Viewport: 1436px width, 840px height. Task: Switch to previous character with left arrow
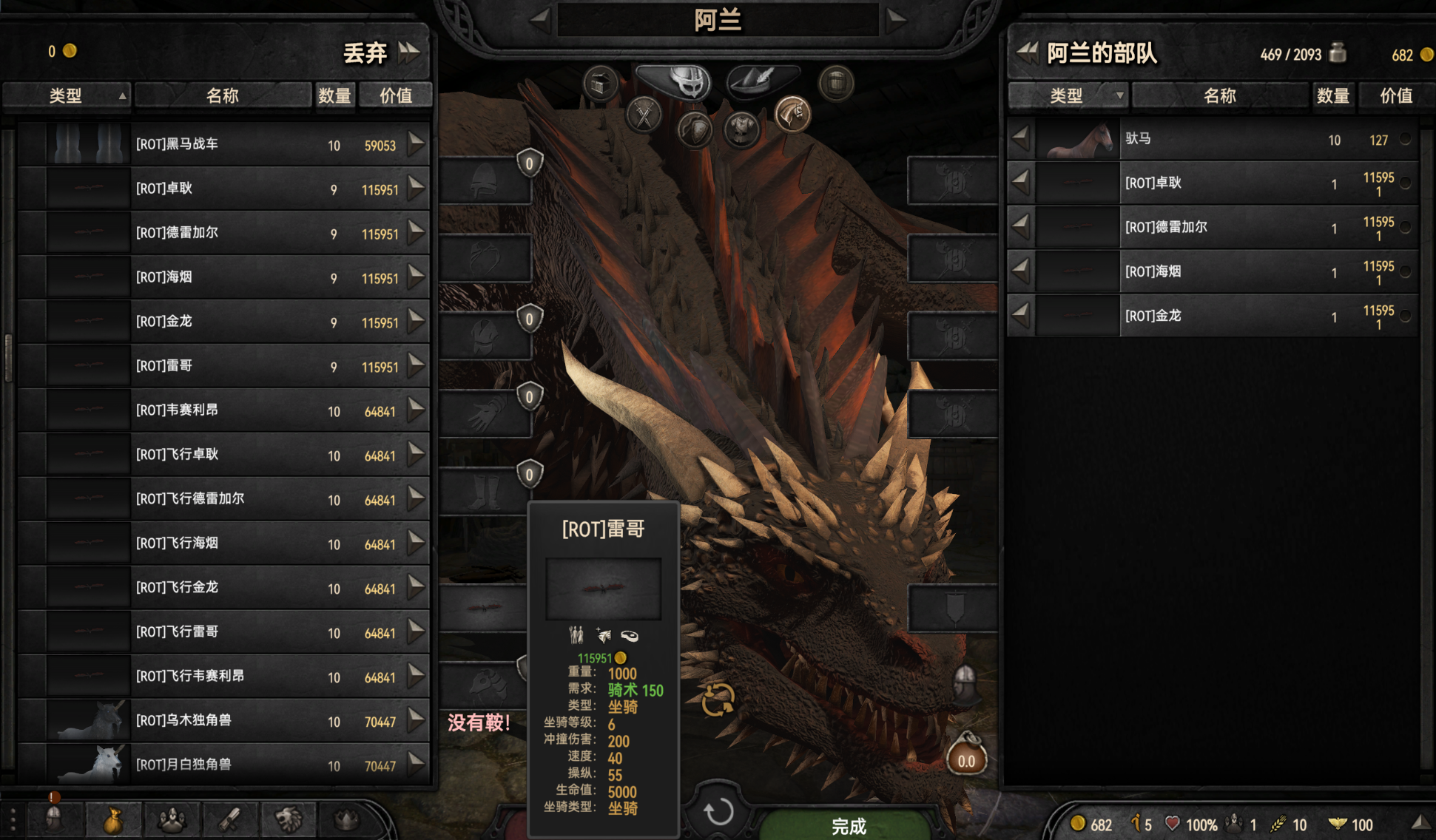pos(539,19)
